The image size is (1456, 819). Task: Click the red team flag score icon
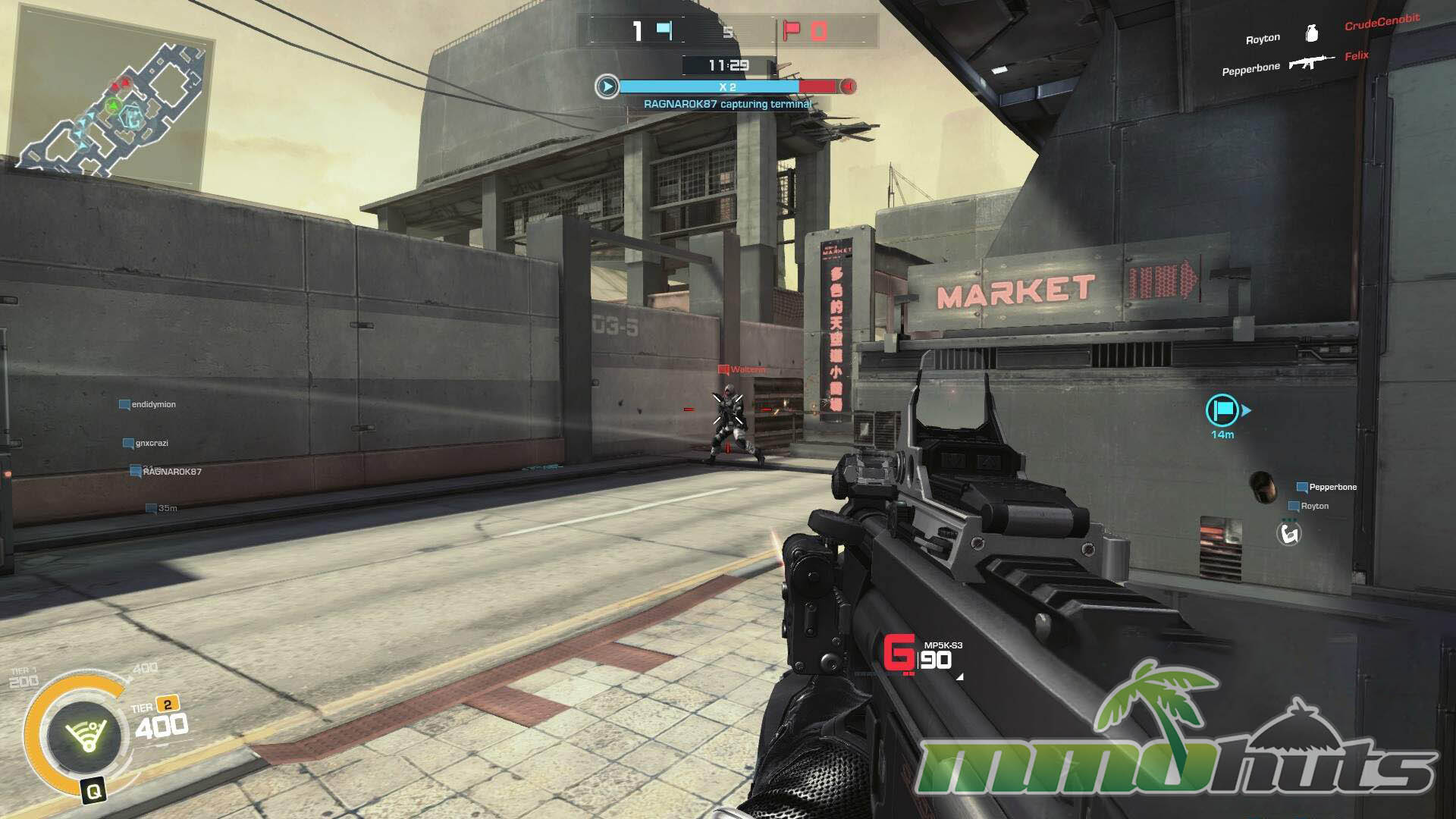coord(792,31)
